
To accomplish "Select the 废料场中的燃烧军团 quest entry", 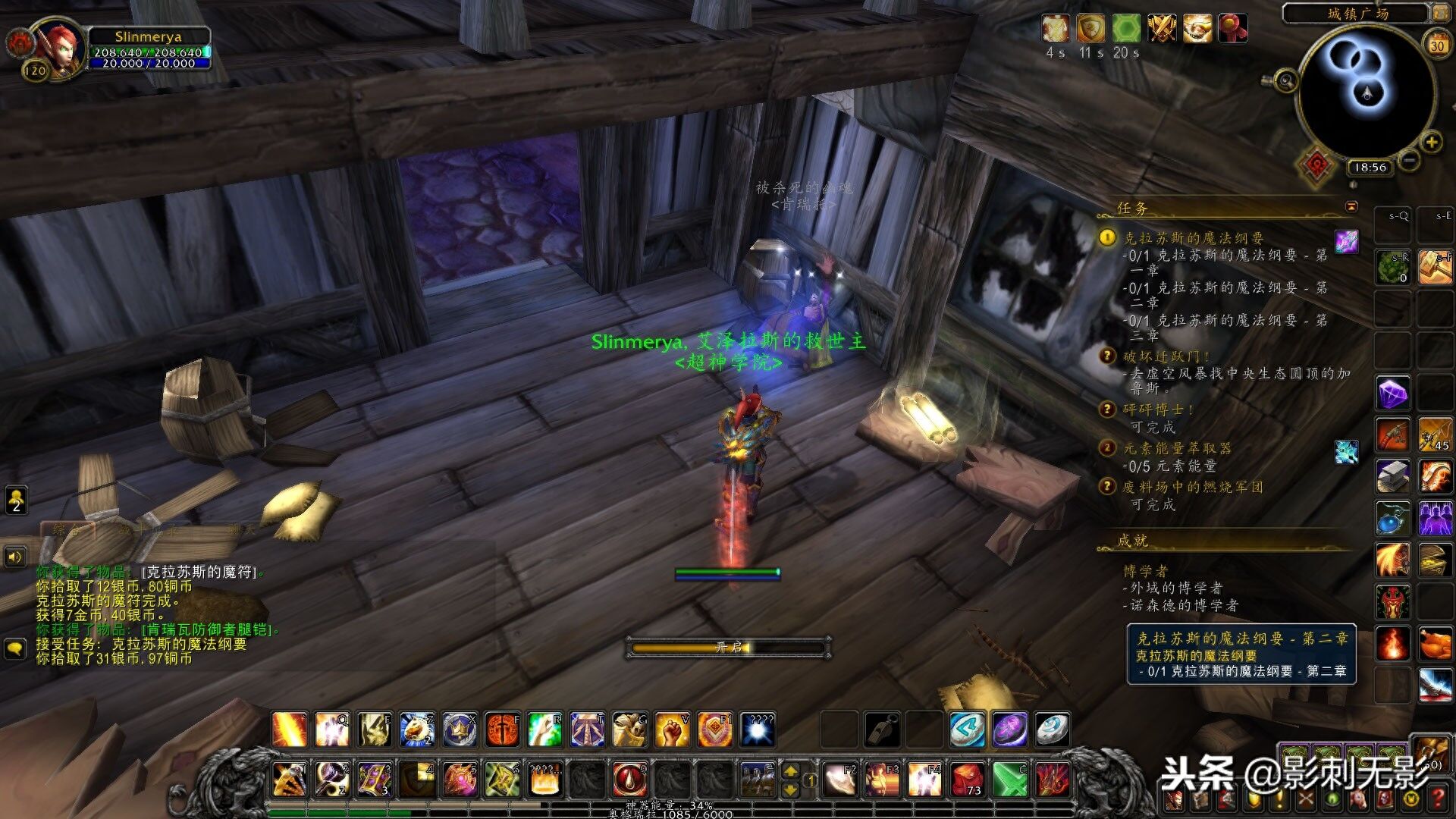I will click(1193, 487).
